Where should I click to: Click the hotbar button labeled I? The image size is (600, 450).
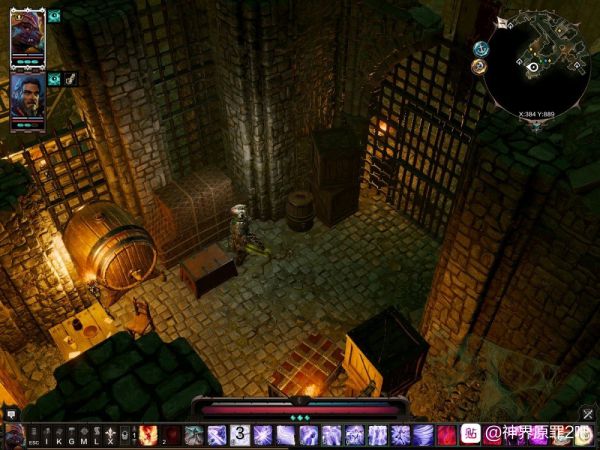tap(46, 436)
